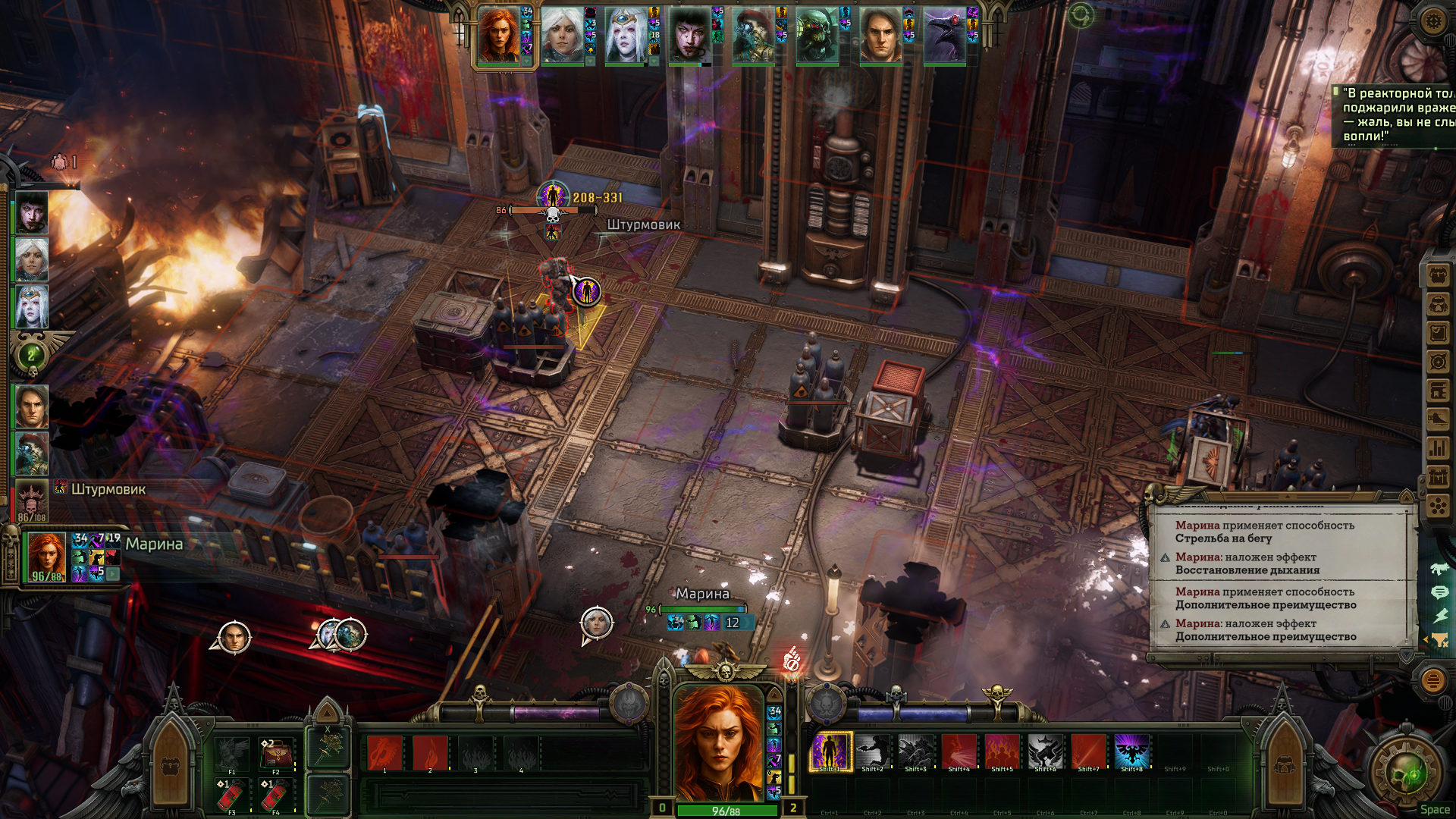Open the journal checklist icon

(x=1438, y=333)
